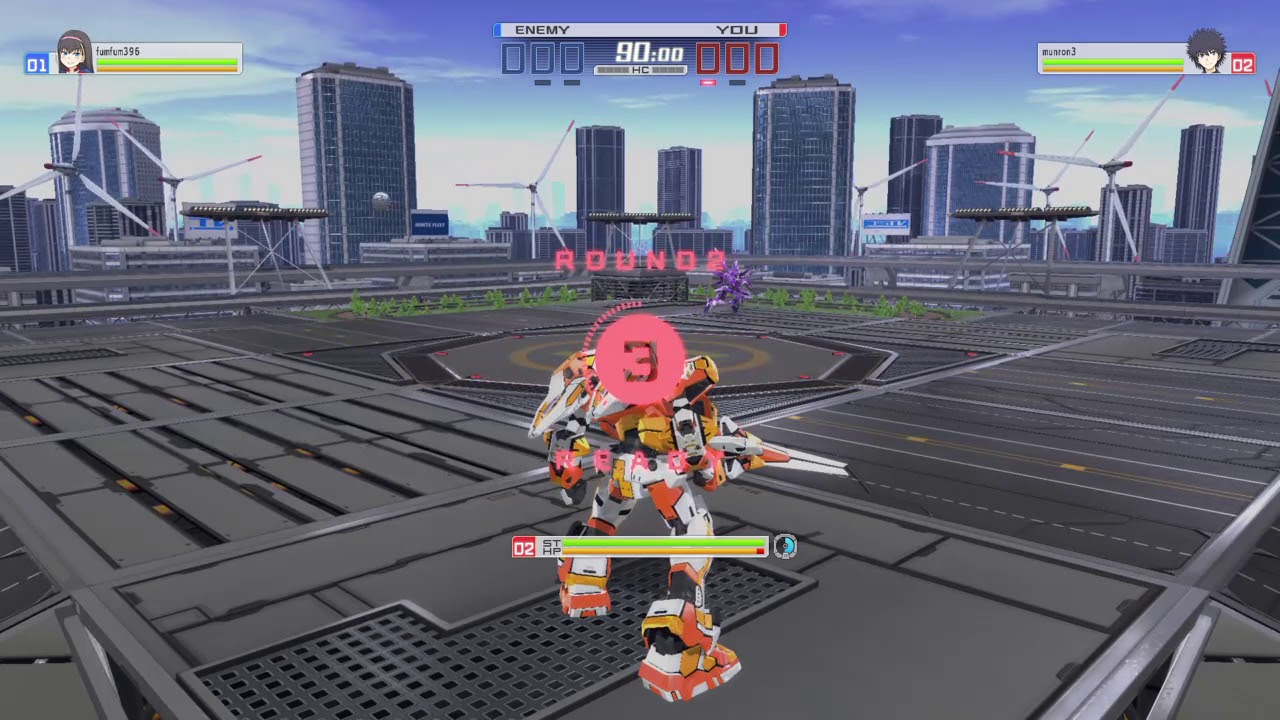The width and height of the screenshot is (1280, 720).
Task: Click the ROUND2 title text
Action: pos(640,262)
